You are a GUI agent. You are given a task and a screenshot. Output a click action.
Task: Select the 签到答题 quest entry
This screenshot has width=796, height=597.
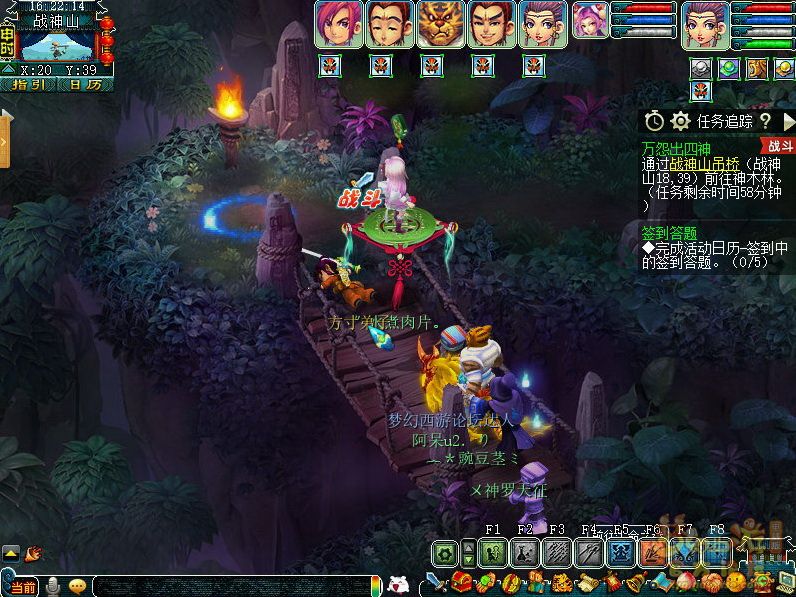[670, 232]
